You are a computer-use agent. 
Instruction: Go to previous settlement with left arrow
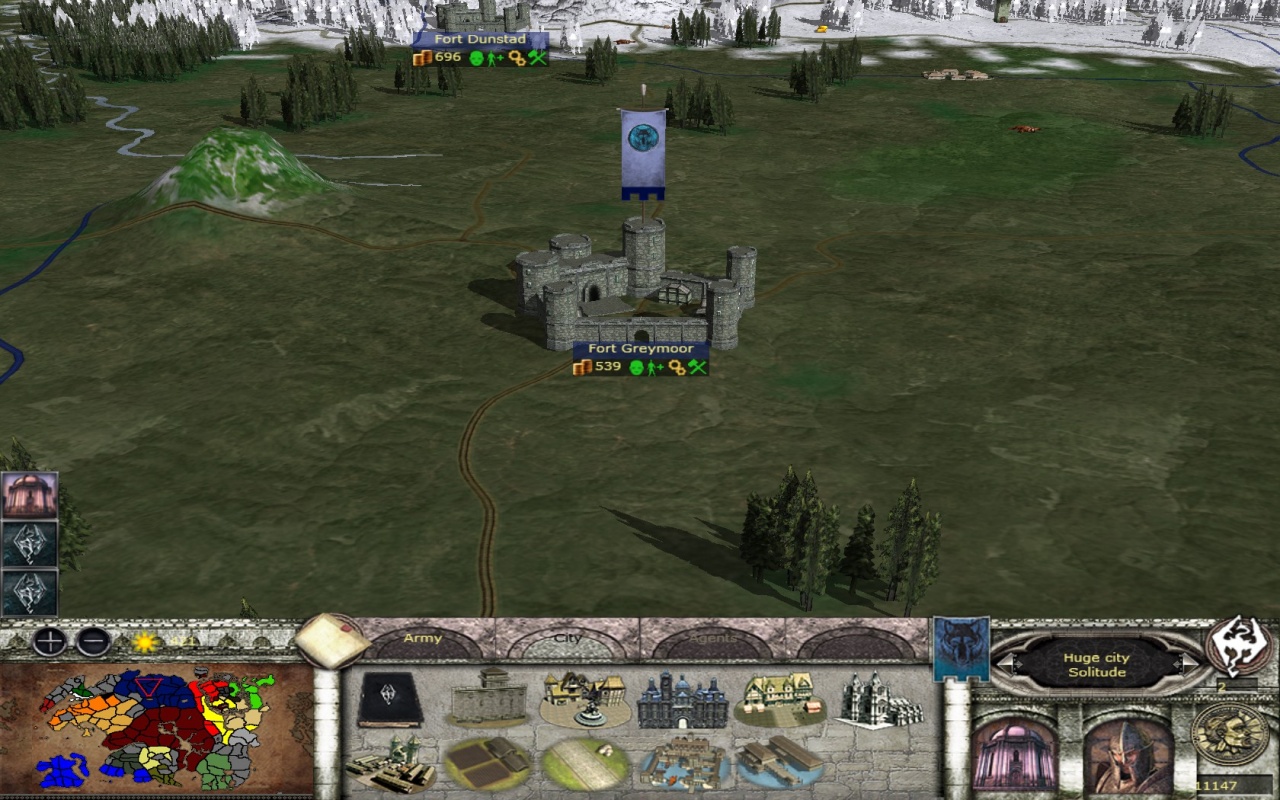[1010, 664]
